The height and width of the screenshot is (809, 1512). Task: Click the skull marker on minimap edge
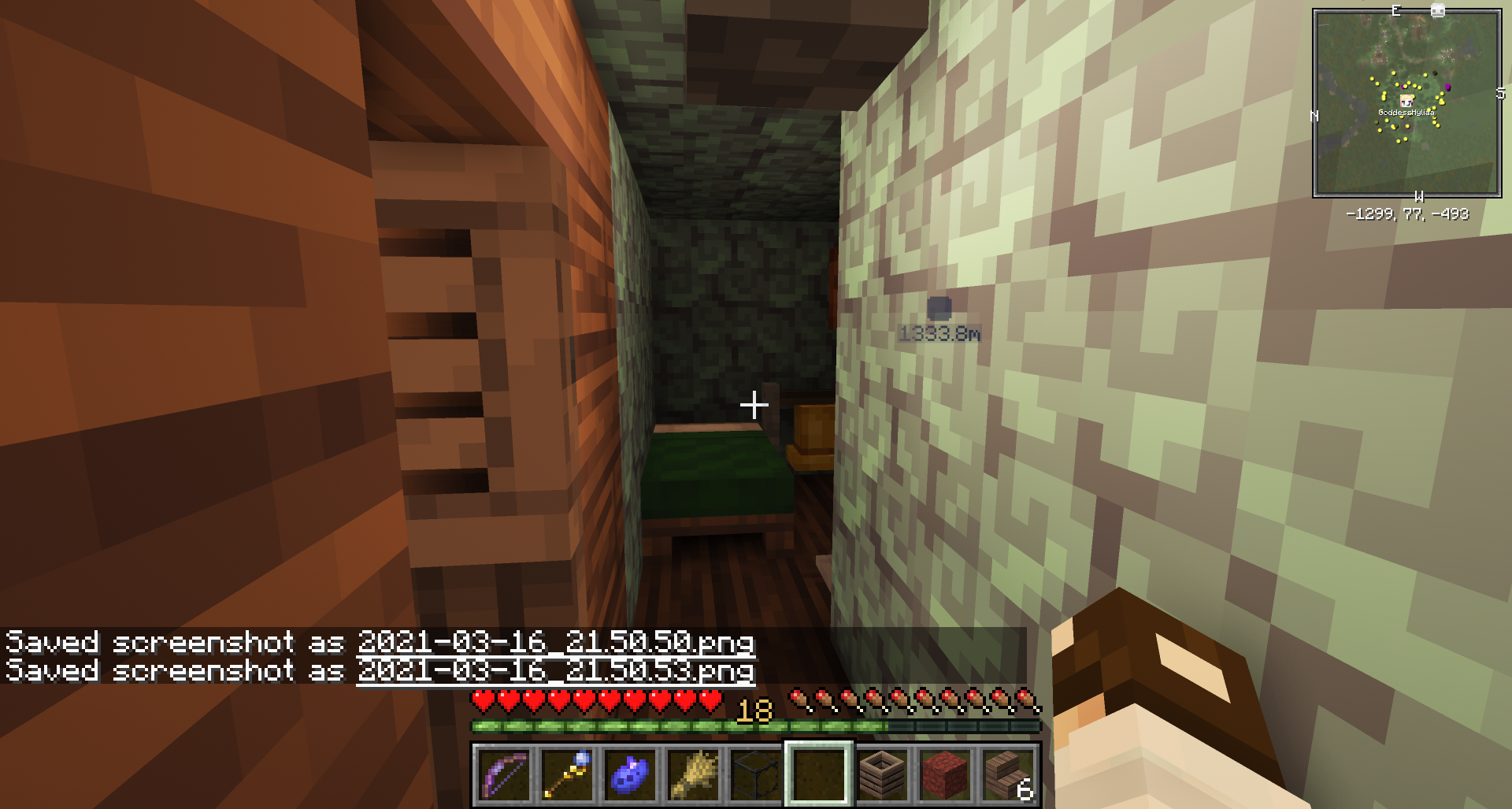[1437, 11]
